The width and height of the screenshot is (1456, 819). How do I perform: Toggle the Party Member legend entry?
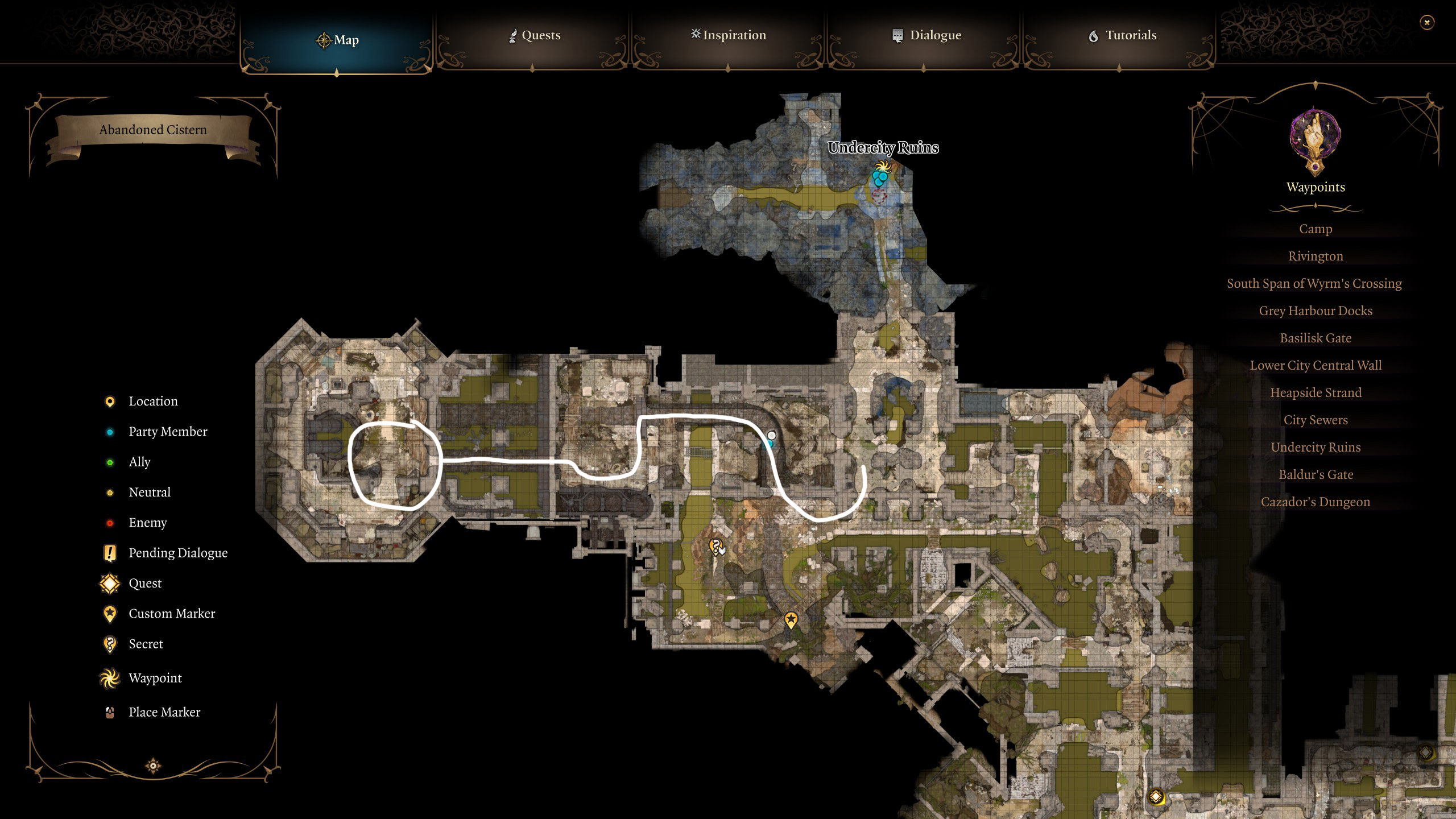pyautogui.click(x=168, y=431)
